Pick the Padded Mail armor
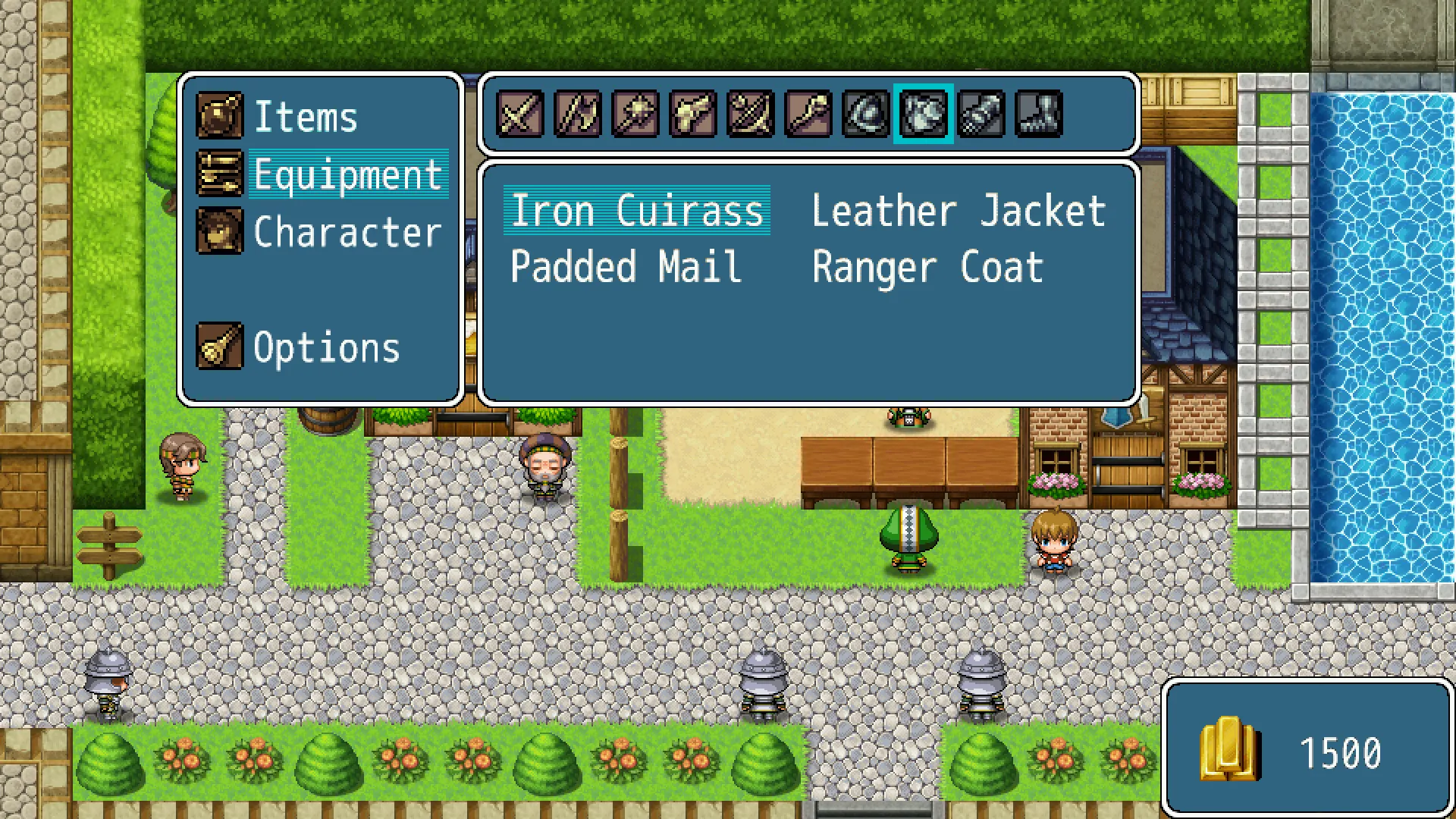 coord(626,268)
